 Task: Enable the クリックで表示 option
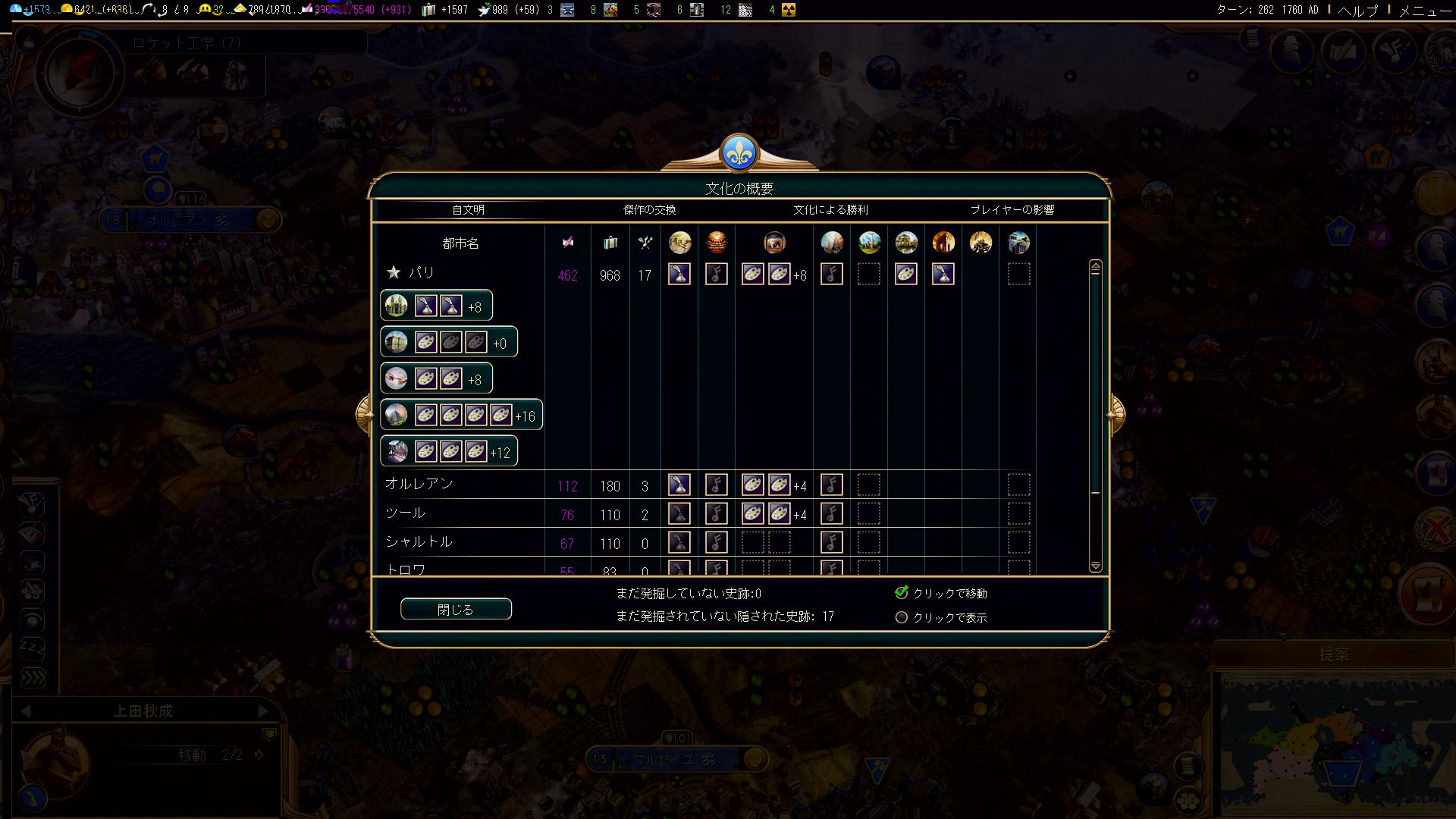pyautogui.click(x=902, y=617)
